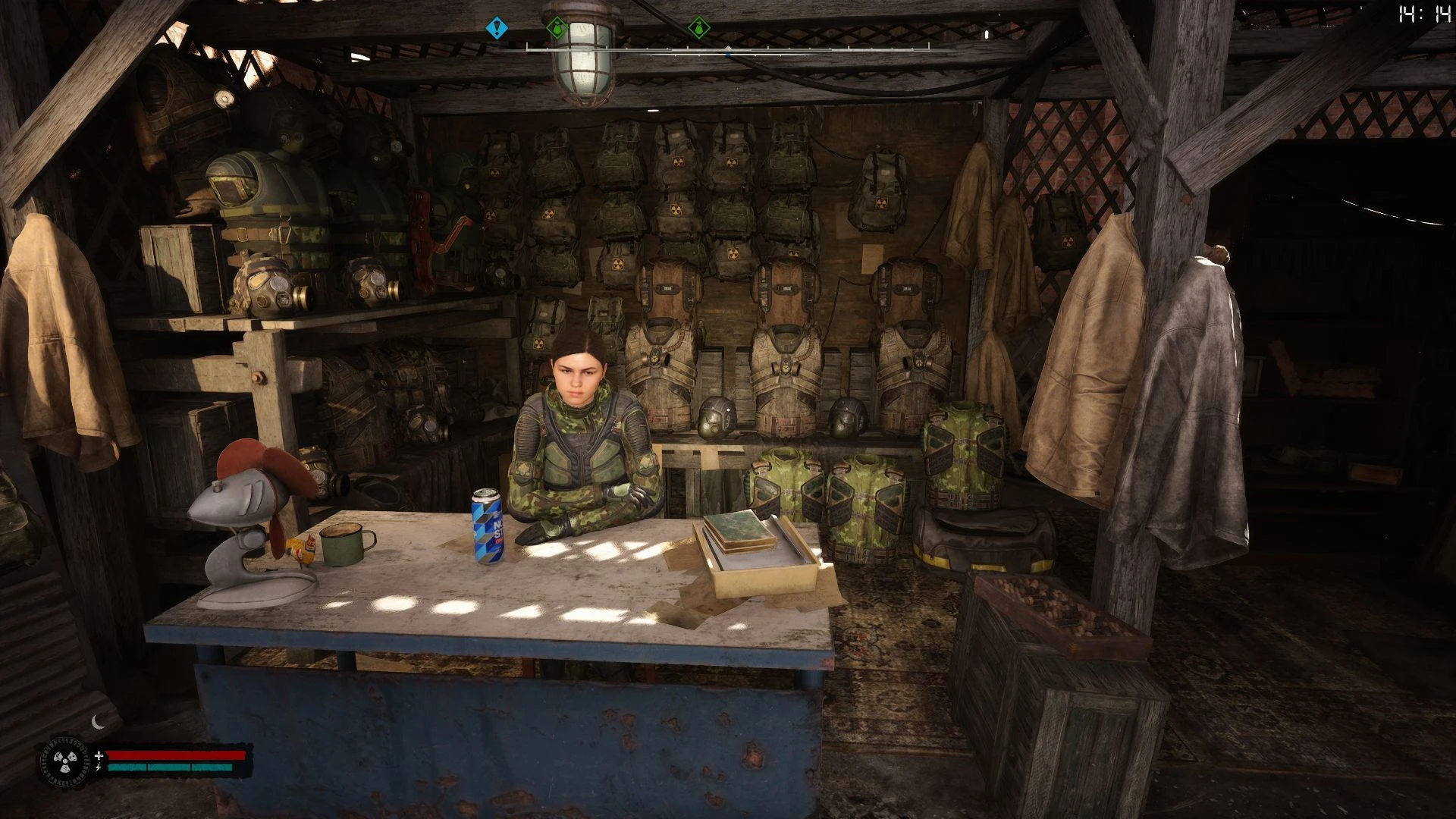Select the health cross icon near the red bar
Image resolution: width=1456 pixels, height=819 pixels.
click(99, 755)
